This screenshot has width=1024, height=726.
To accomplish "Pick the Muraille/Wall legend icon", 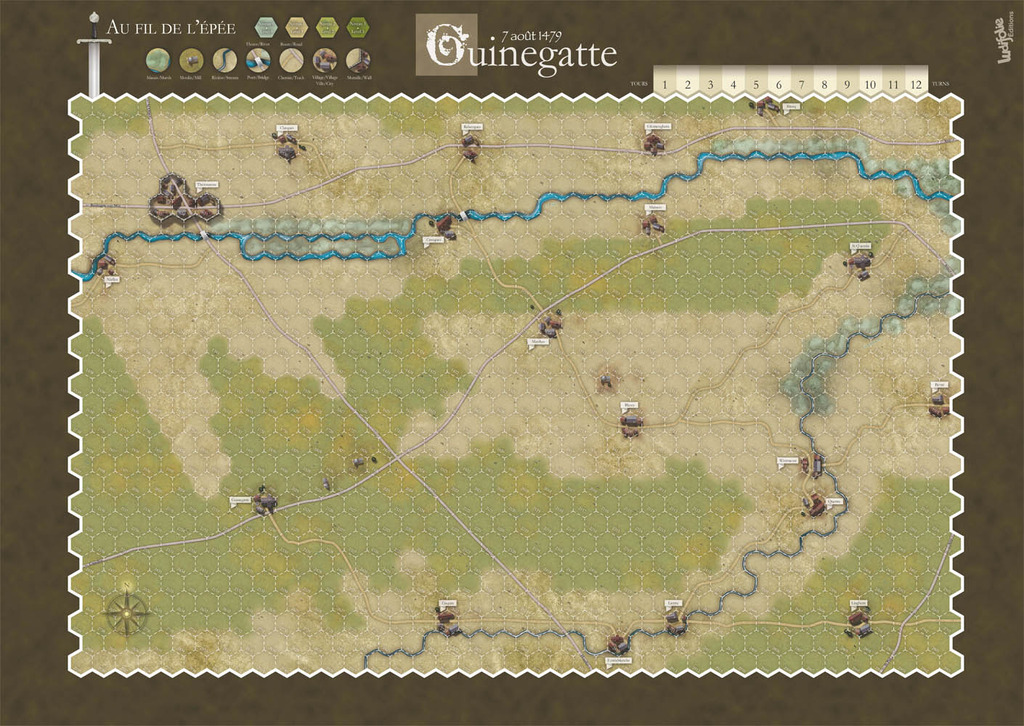I will 358,60.
